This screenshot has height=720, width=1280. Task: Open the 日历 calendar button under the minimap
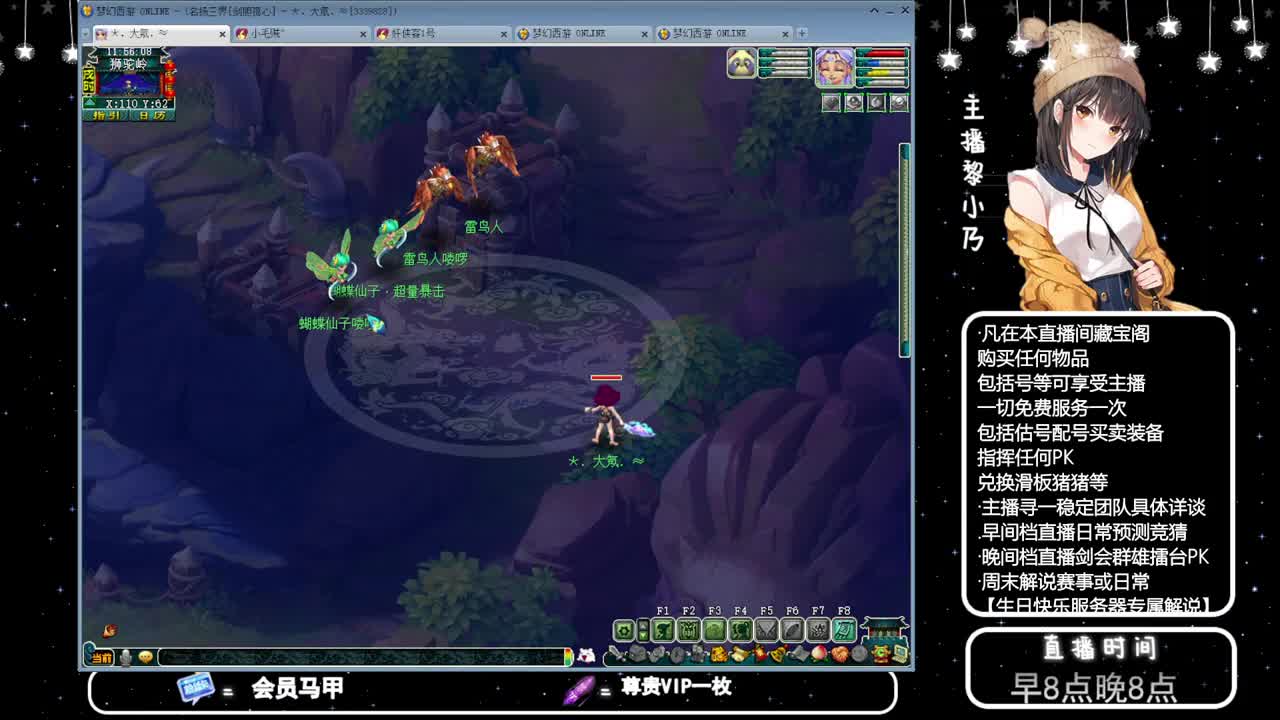(x=151, y=115)
